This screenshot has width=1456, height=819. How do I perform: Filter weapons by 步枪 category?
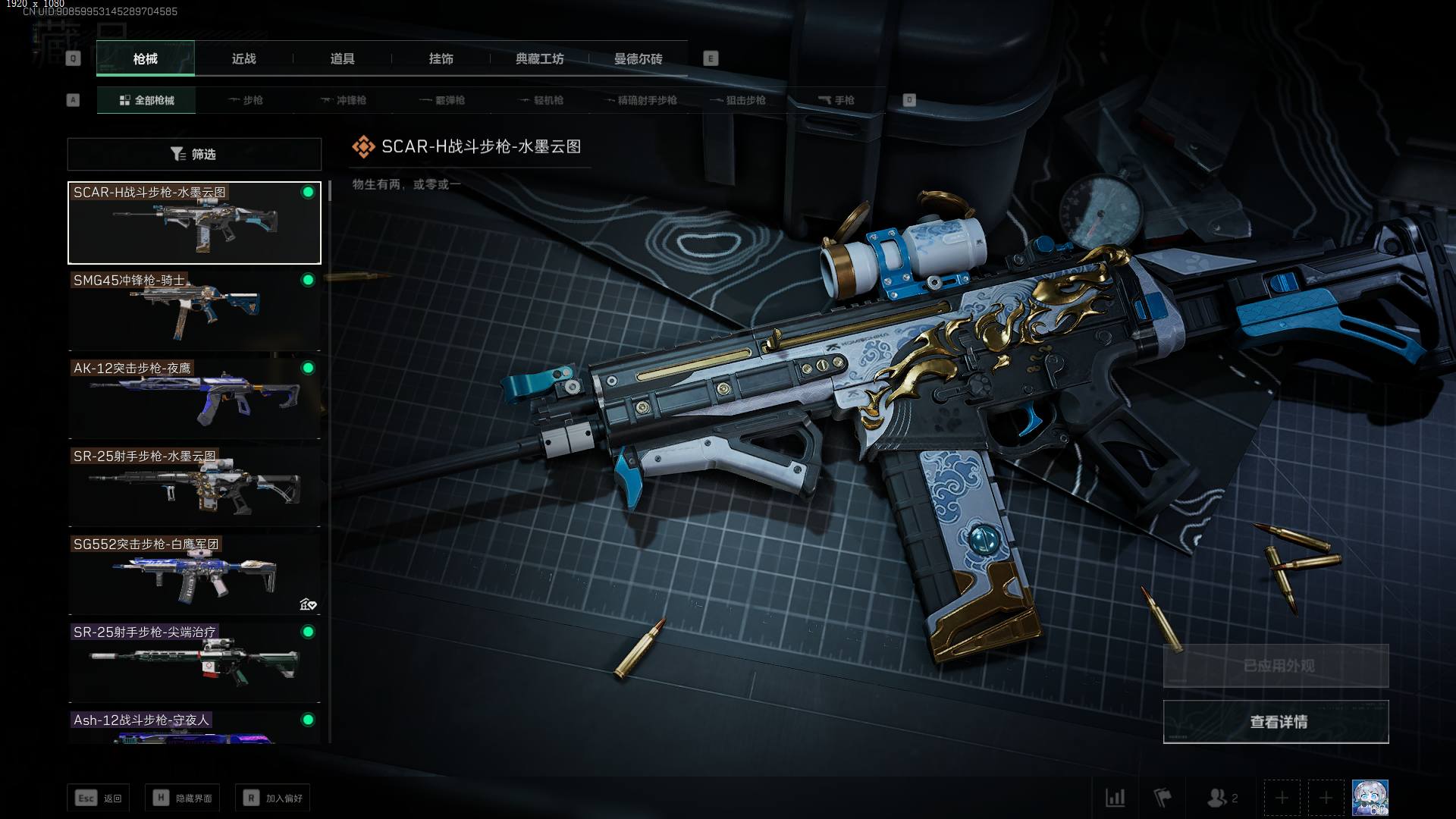coord(245,100)
